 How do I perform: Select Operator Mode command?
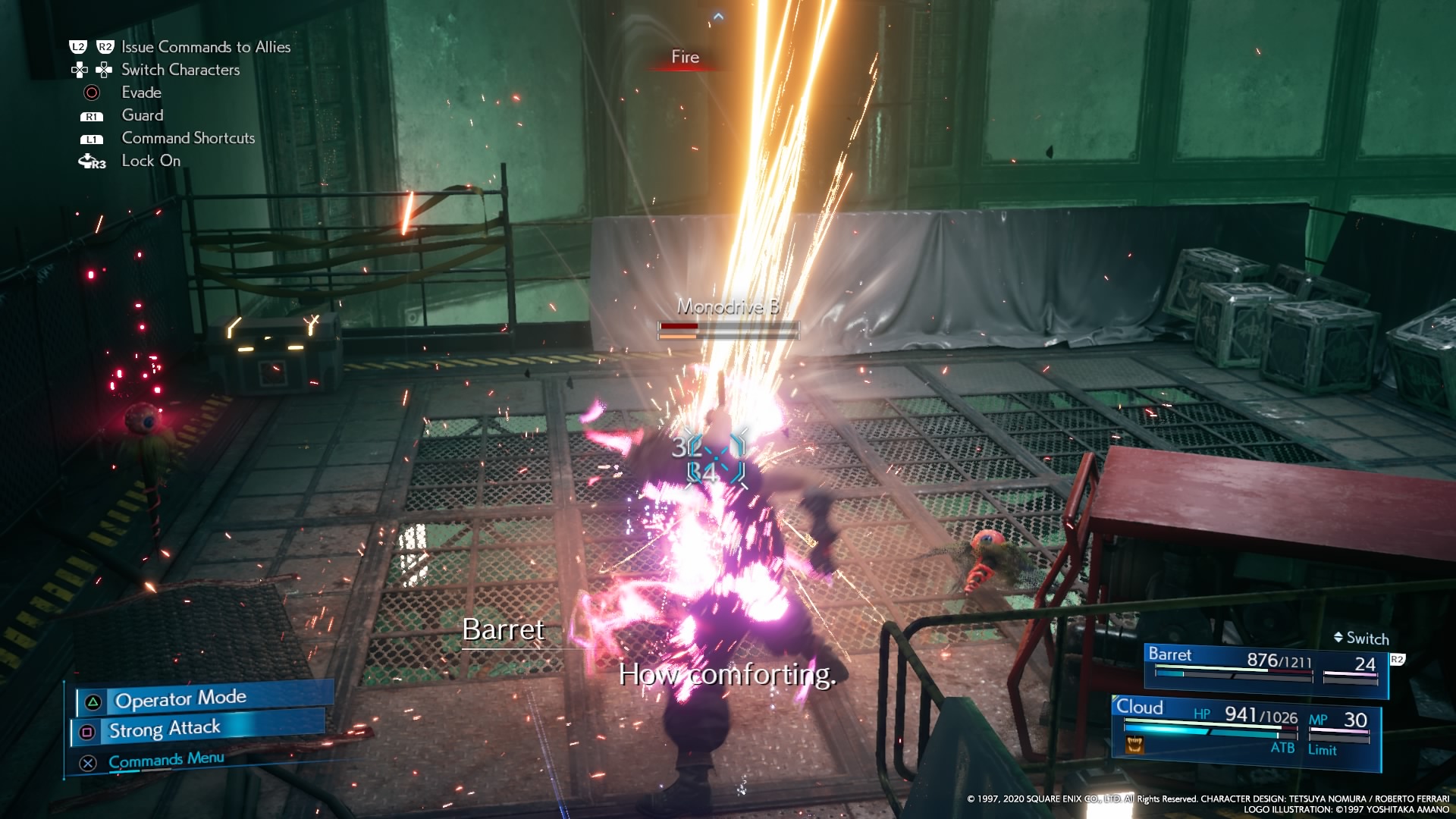180,698
